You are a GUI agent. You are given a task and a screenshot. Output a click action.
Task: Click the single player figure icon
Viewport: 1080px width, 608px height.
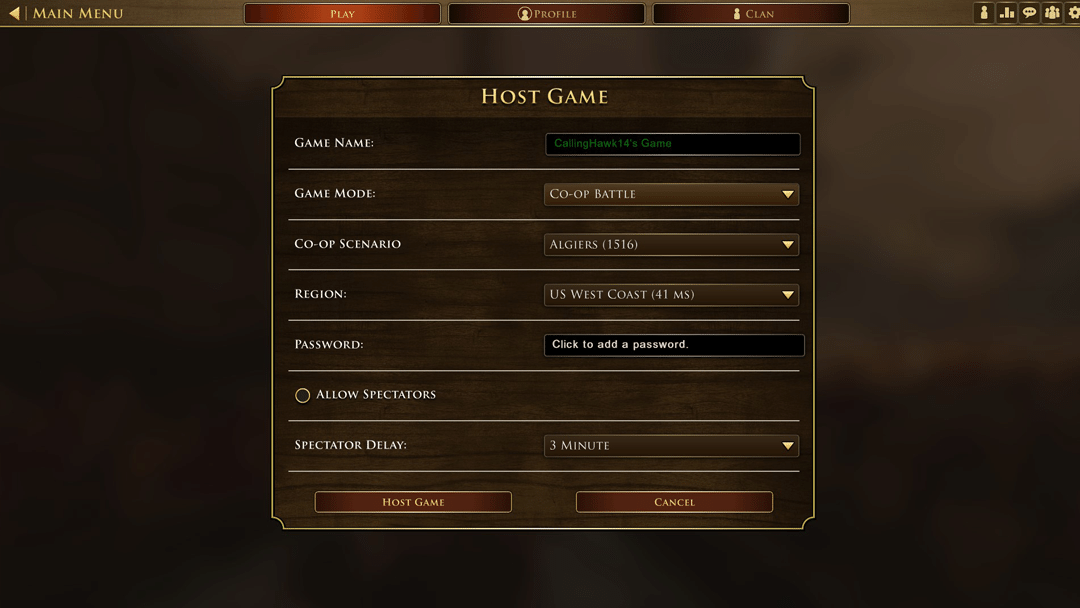[x=984, y=13]
